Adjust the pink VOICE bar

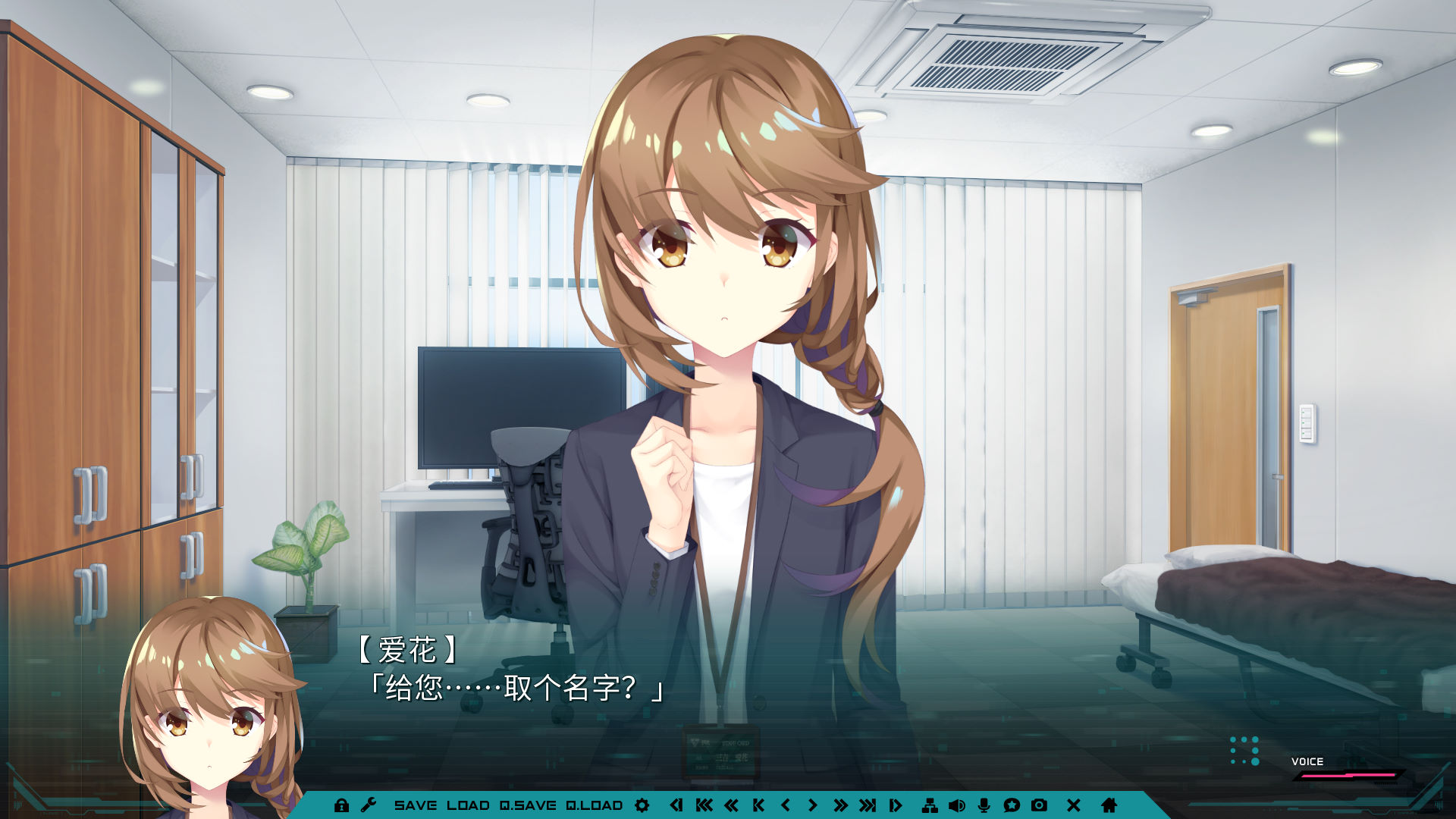[1348, 776]
